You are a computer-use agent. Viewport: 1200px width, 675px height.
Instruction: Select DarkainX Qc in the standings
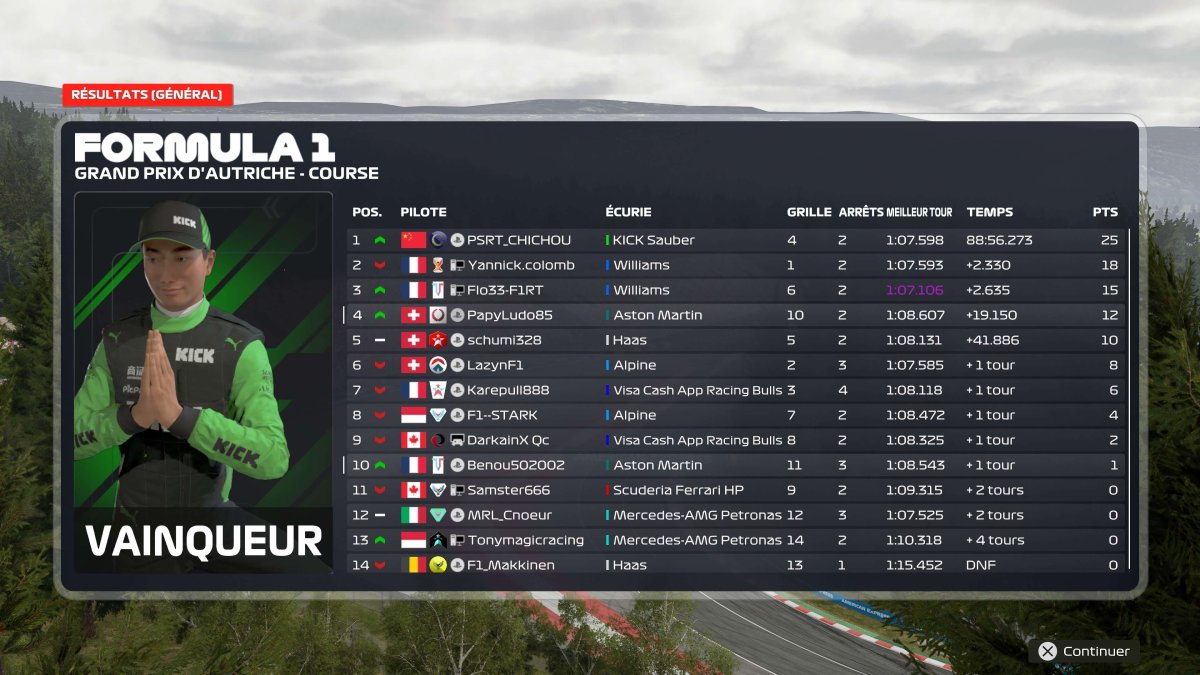tap(735, 440)
